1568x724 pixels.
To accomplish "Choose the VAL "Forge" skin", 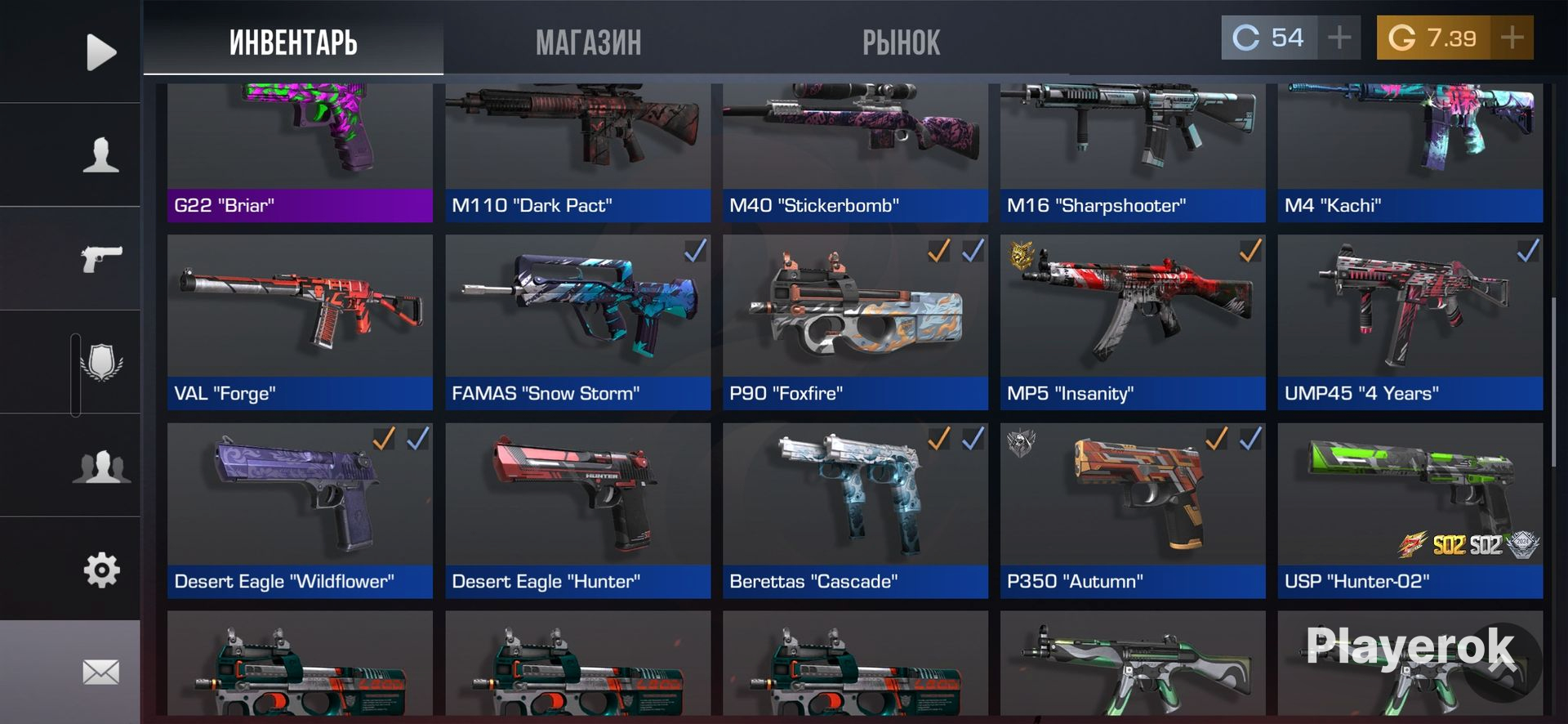I will (x=300, y=323).
